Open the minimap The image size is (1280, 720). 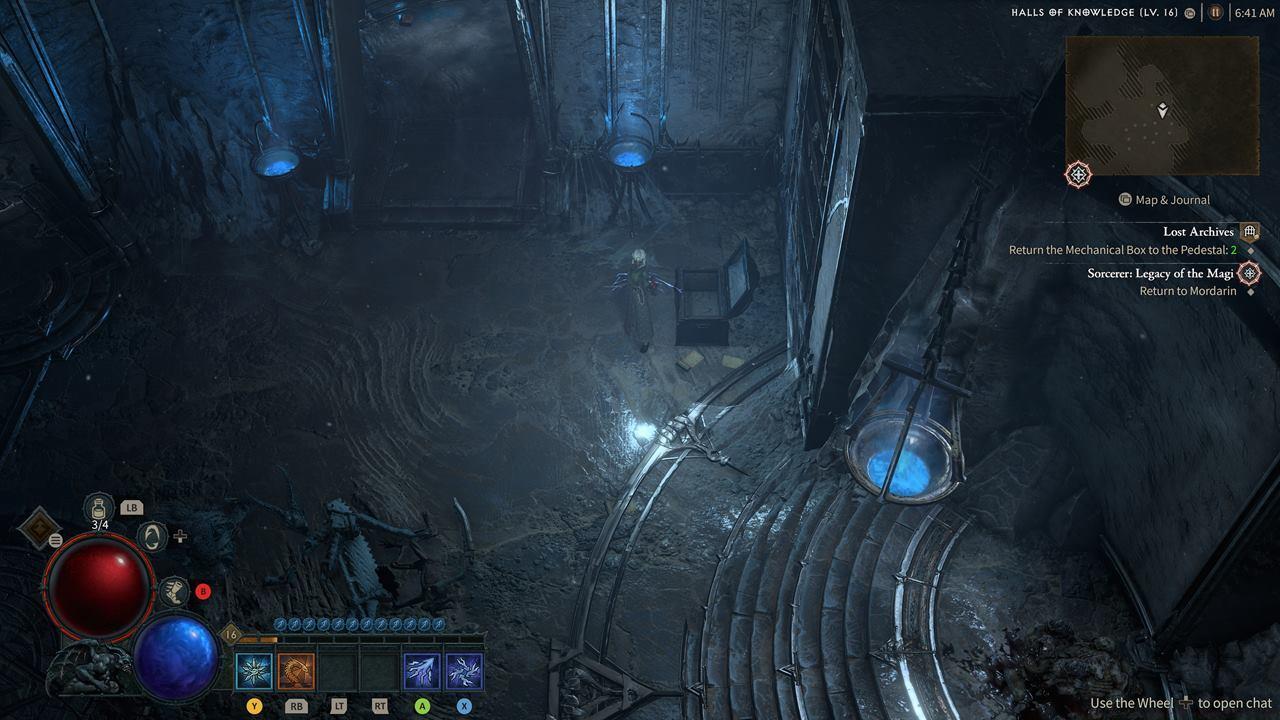[x=1161, y=105]
